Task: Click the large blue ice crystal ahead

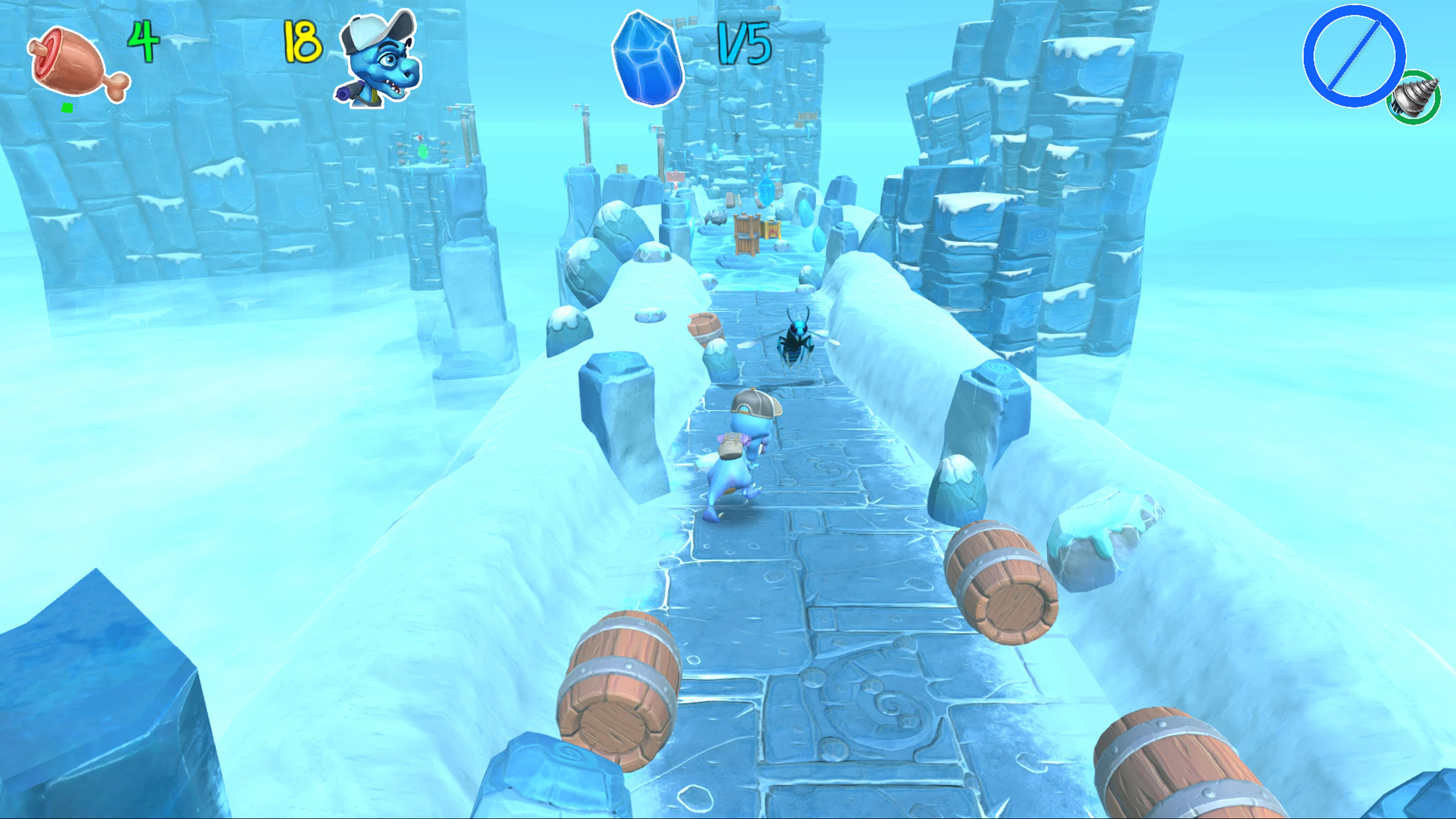Action: coord(766,191)
